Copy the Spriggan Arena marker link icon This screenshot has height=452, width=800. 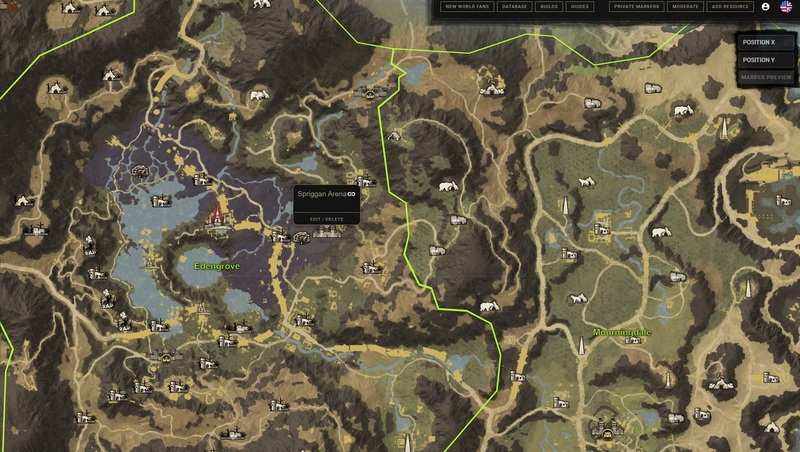(352, 193)
